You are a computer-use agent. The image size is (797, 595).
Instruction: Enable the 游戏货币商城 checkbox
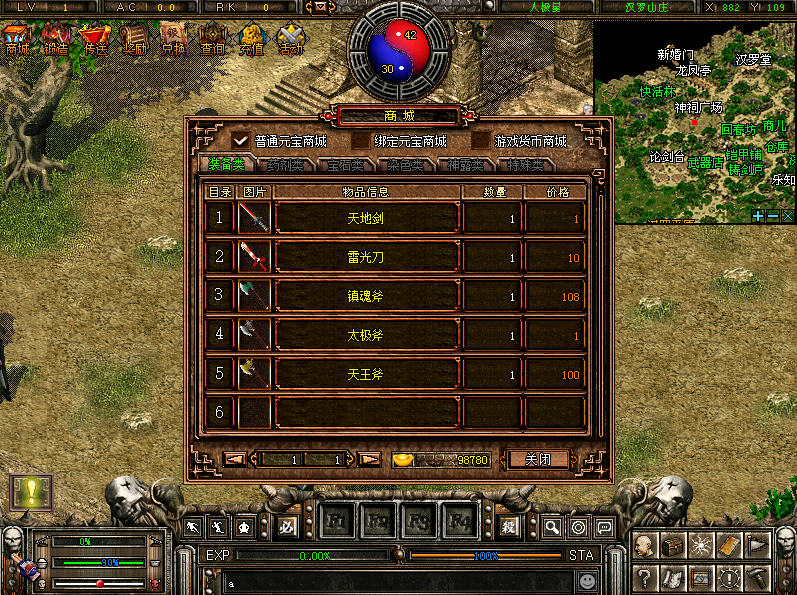481,140
